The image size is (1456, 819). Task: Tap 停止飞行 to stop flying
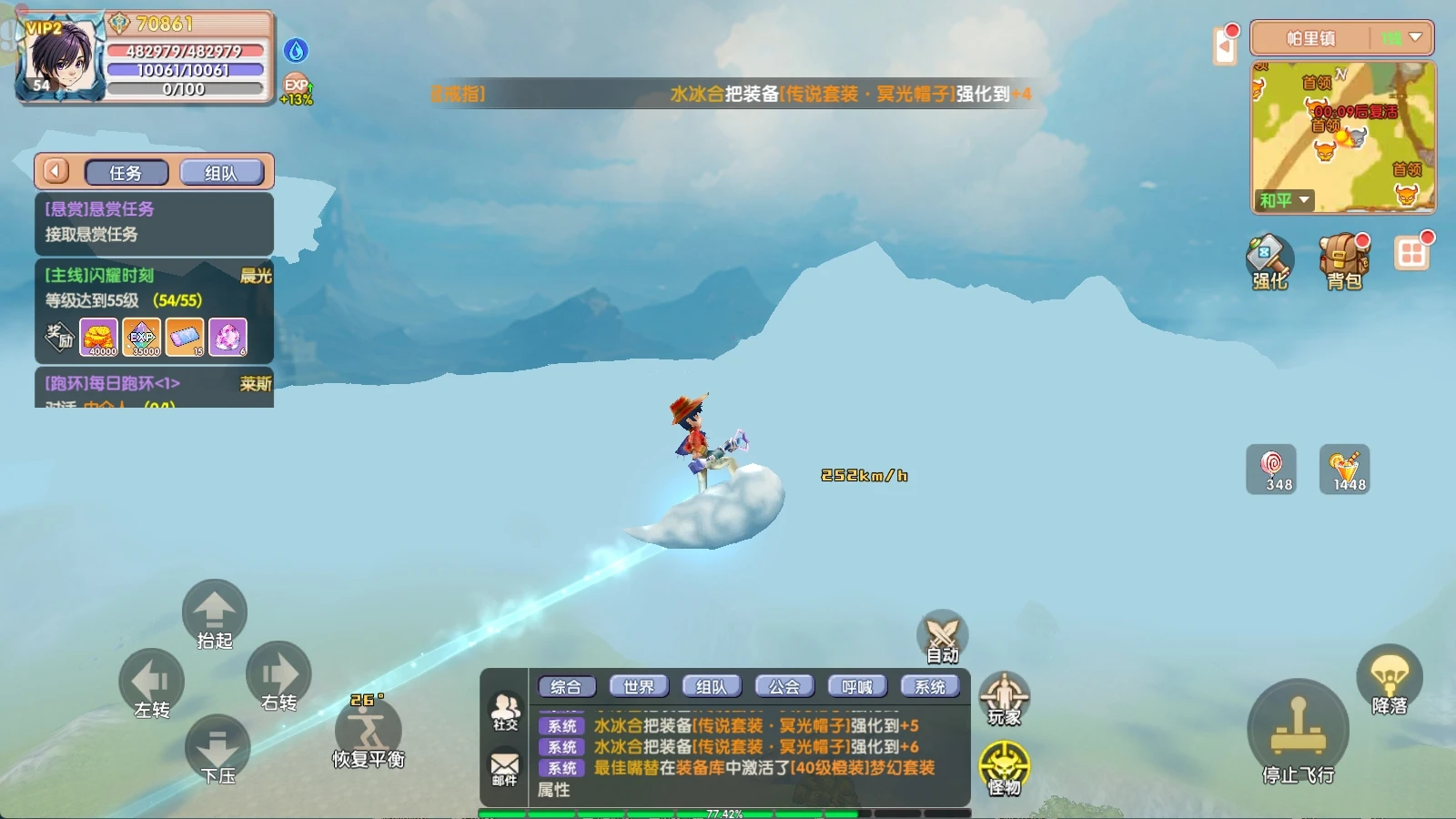click(x=1298, y=733)
